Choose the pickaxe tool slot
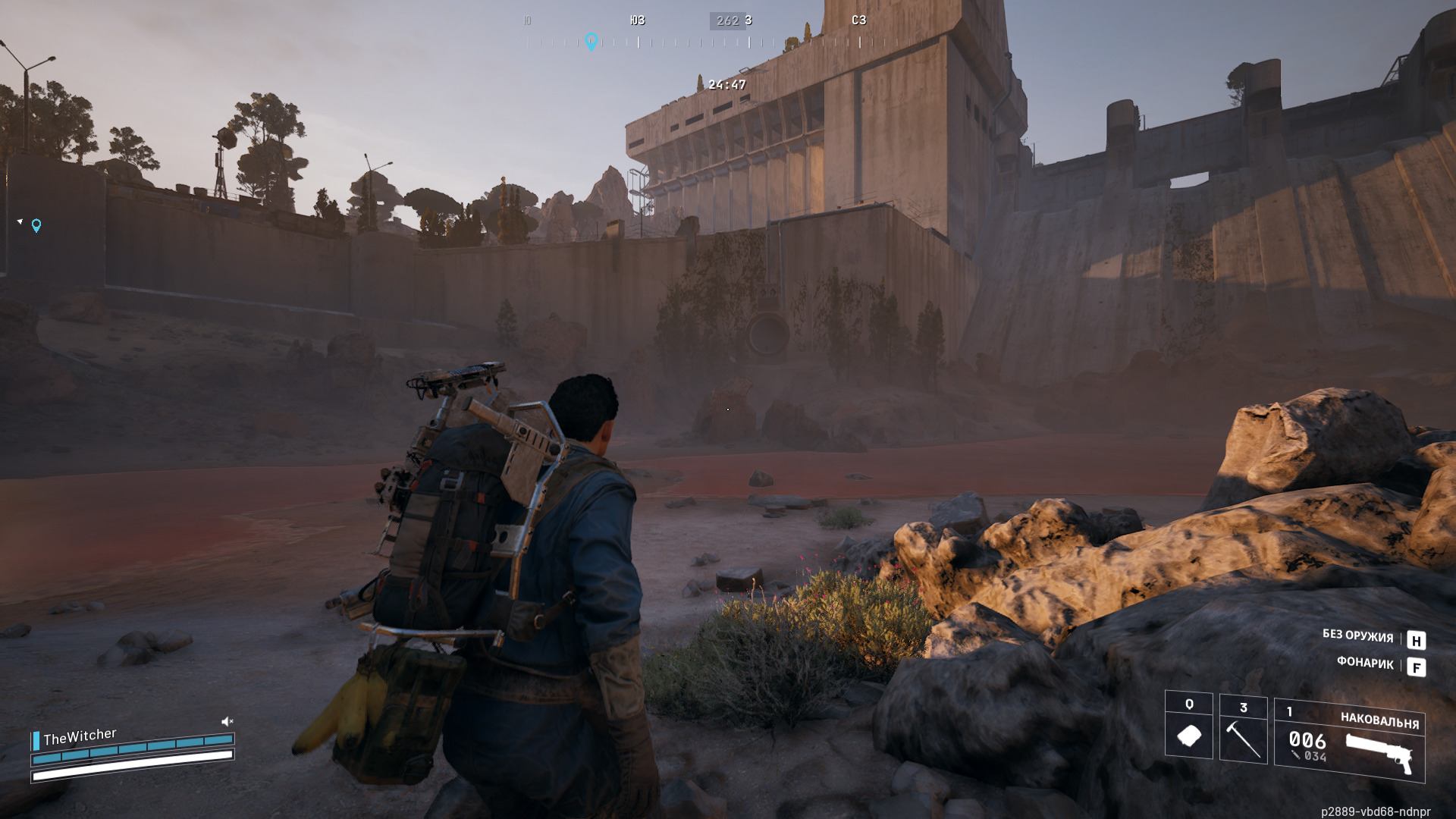The width and height of the screenshot is (1456, 819). [x=1243, y=729]
